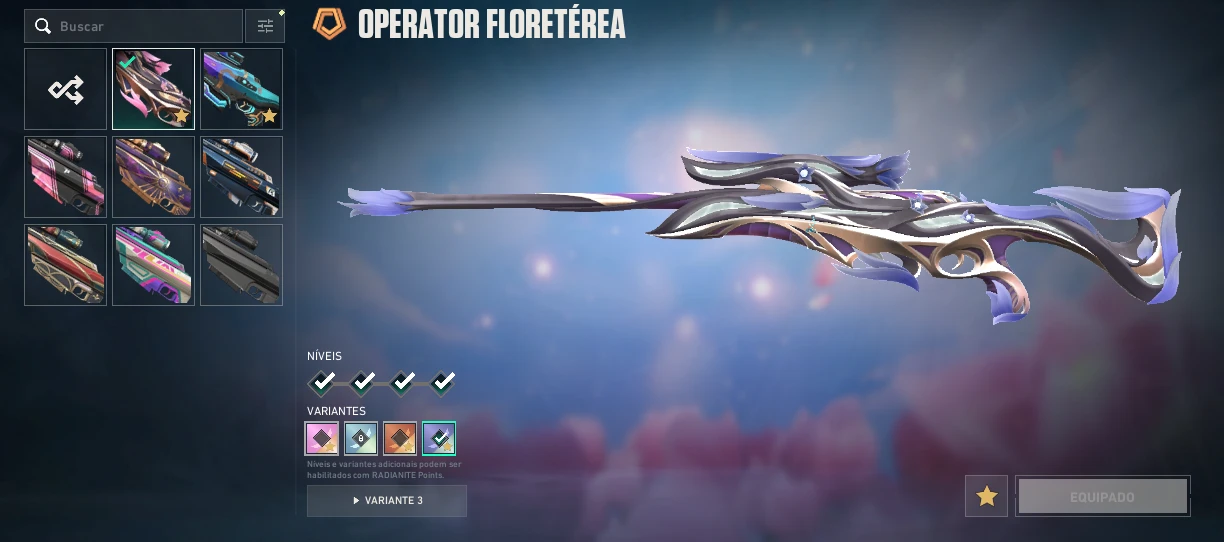Image resolution: width=1224 pixels, height=542 pixels.
Task: Select the checked purple variant swatch
Action: coord(439,438)
